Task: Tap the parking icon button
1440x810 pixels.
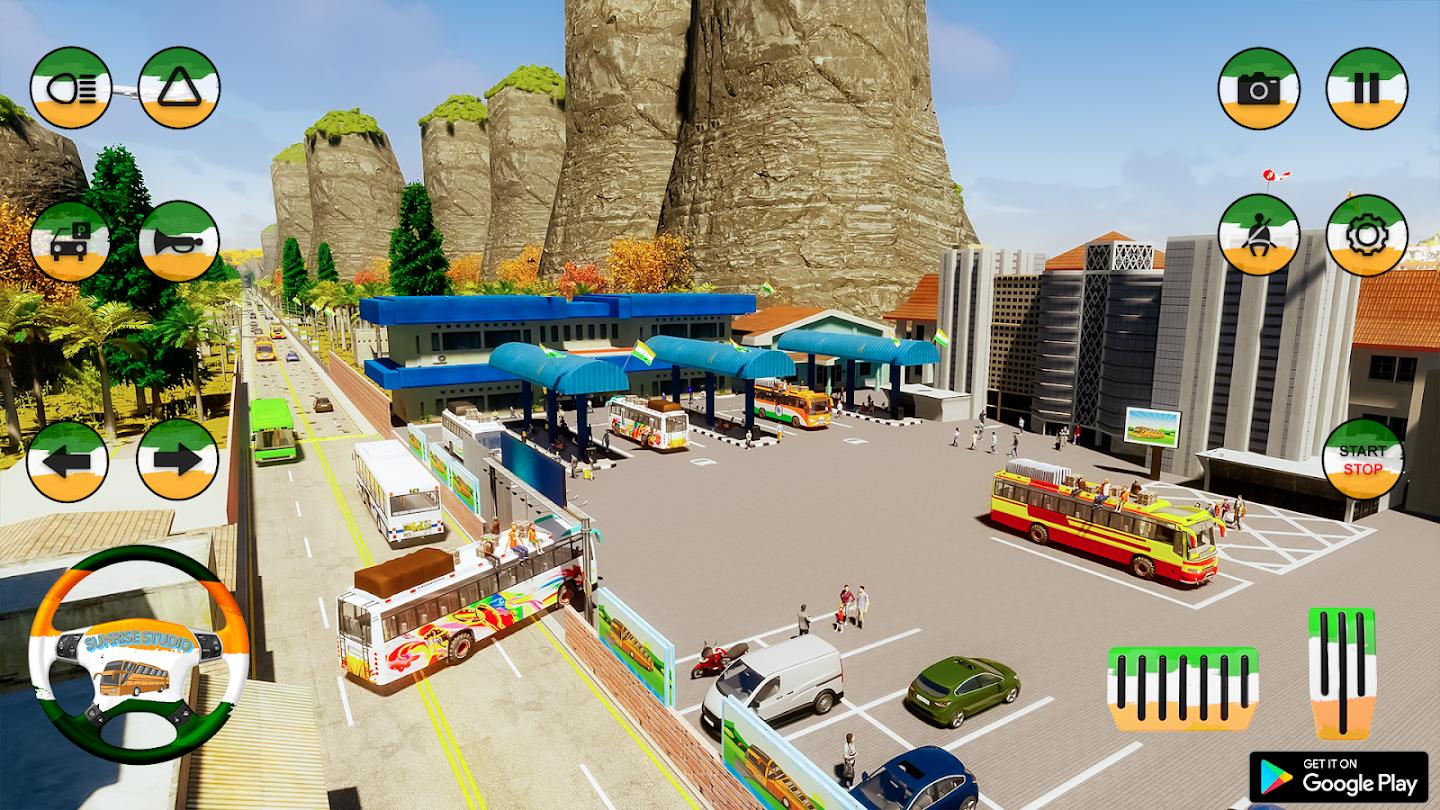Action: 70,241
